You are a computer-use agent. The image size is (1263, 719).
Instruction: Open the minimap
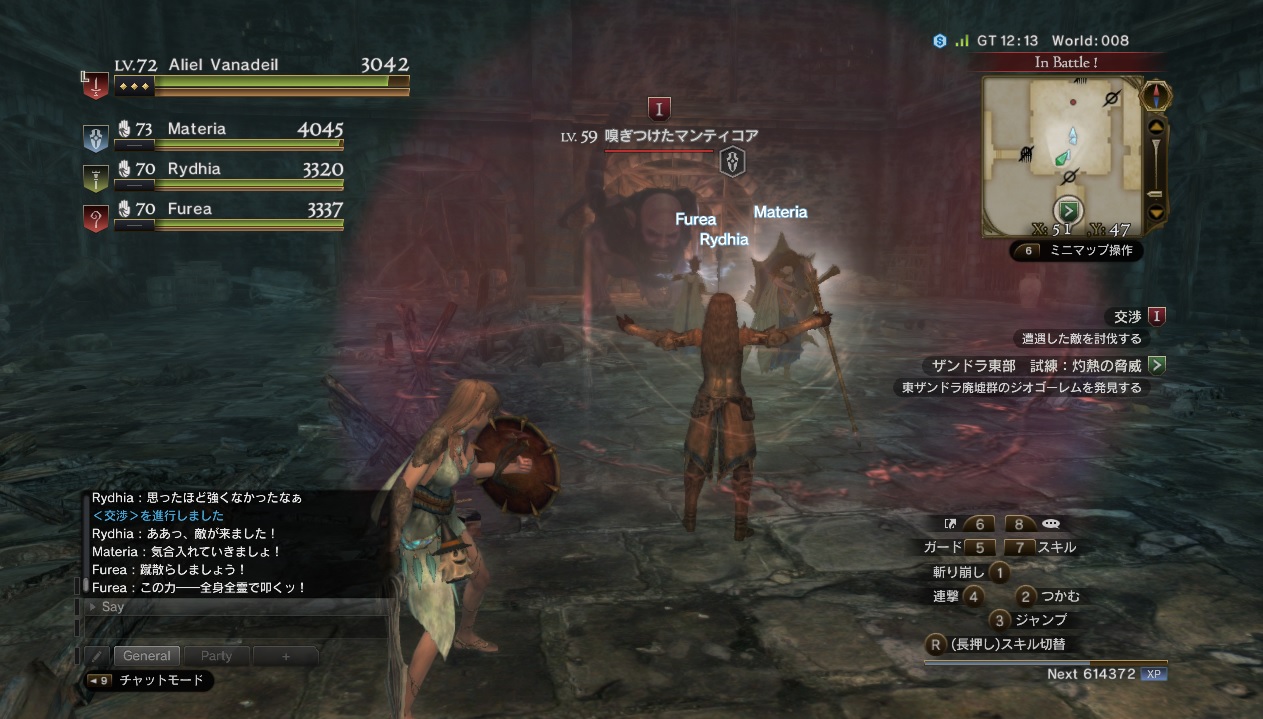tap(1063, 157)
